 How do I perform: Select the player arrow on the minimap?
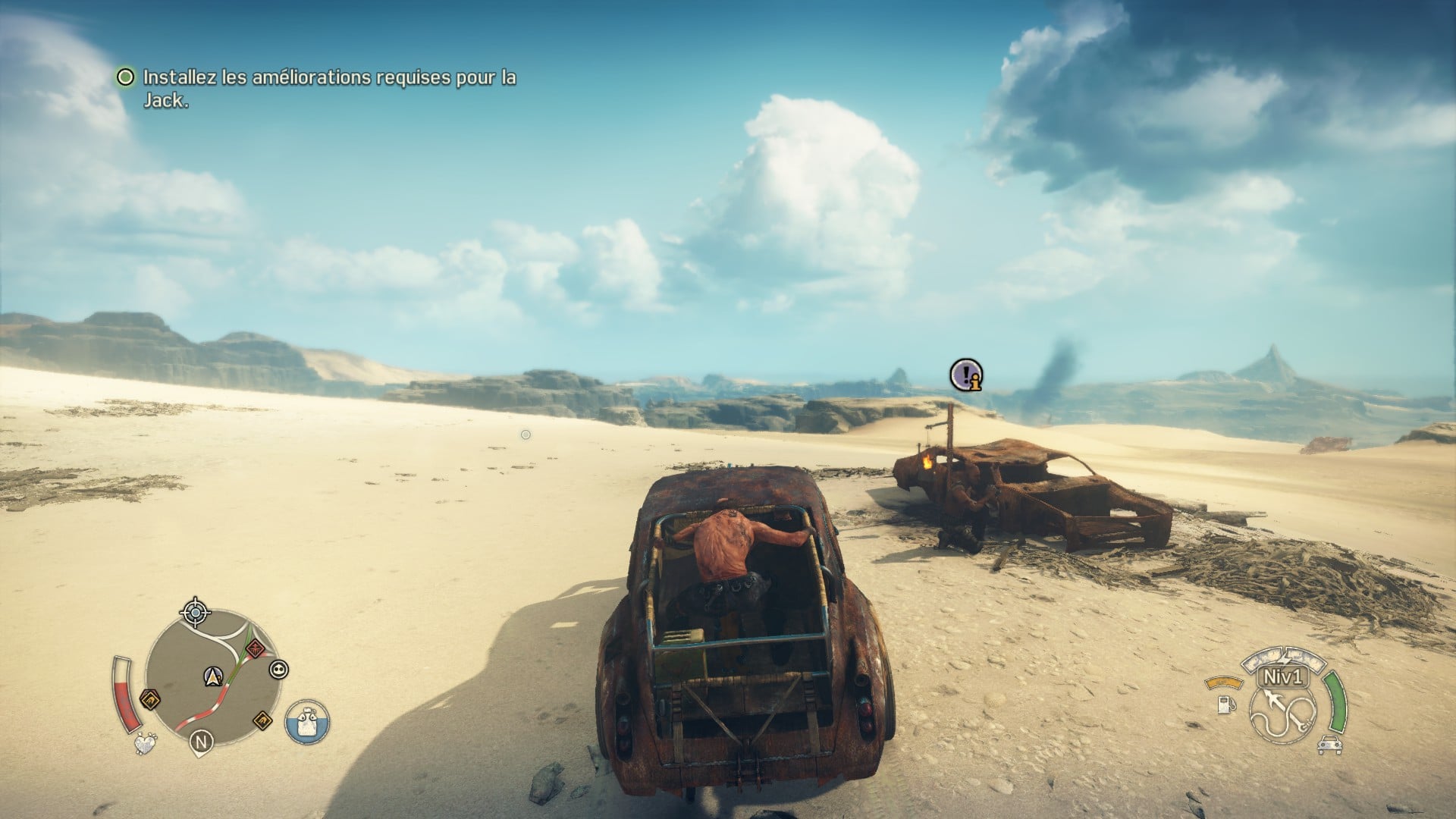click(x=212, y=675)
